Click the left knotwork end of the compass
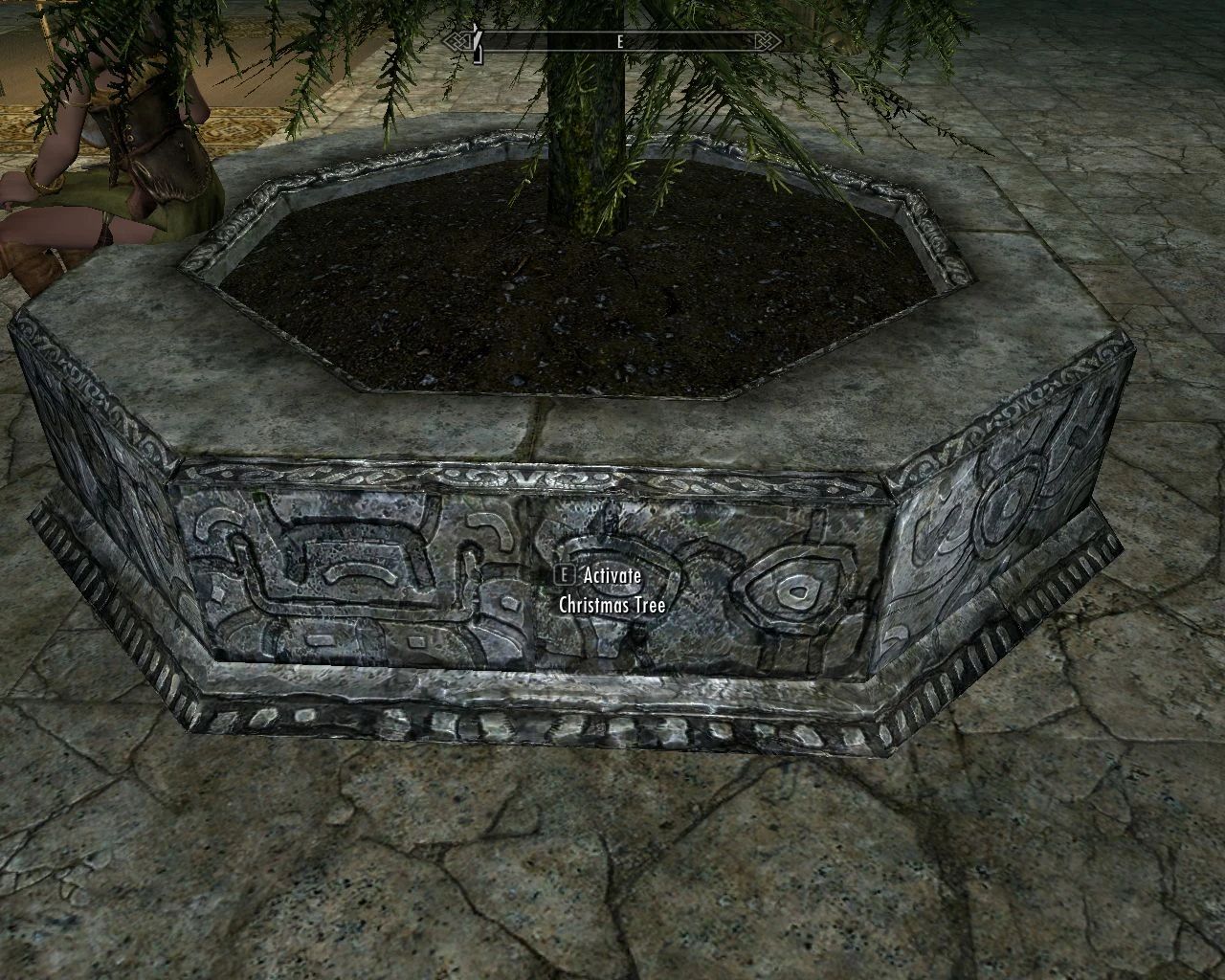Image resolution: width=1225 pixels, height=980 pixels. click(456, 40)
